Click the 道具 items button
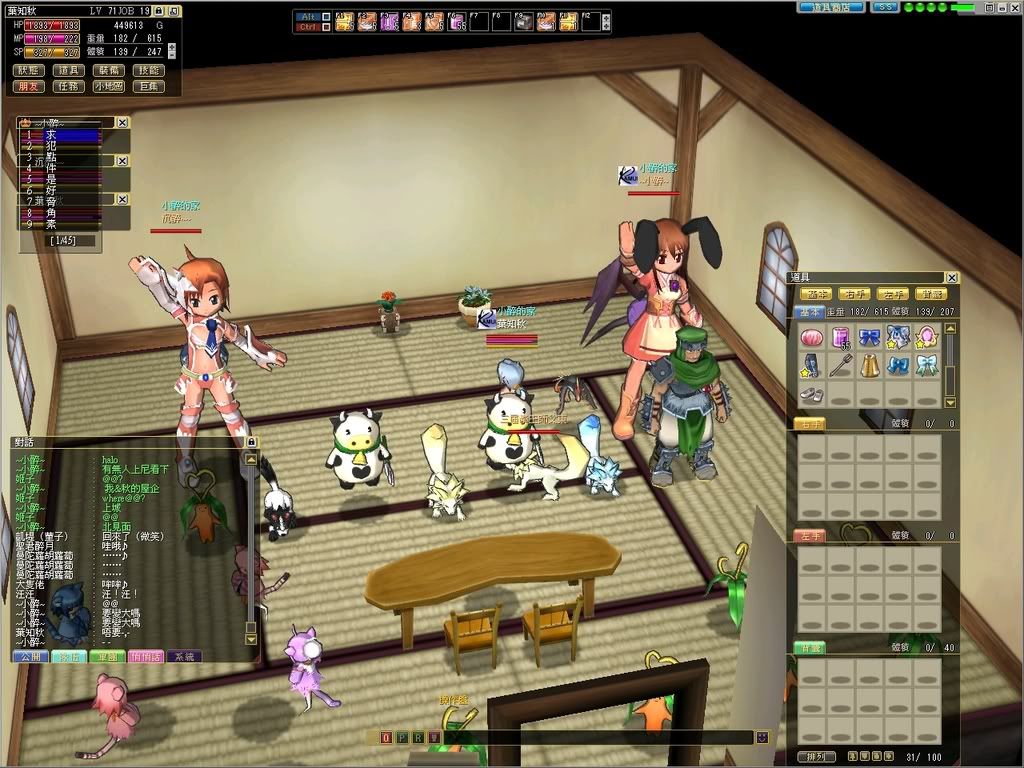This screenshot has width=1024, height=768. click(68, 71)
